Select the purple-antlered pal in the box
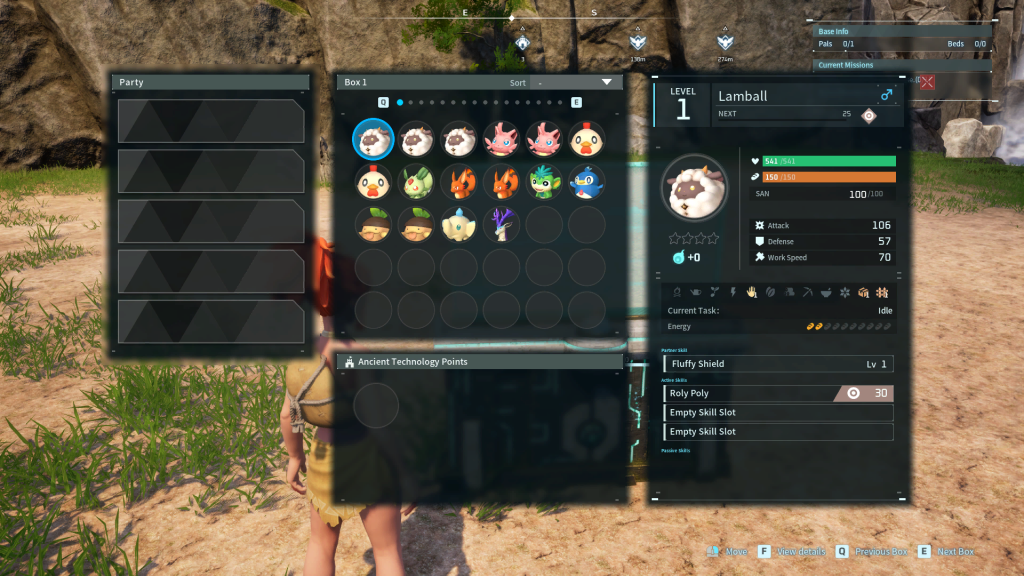This screenshot has width=1024, height=576. pos(502,225)
